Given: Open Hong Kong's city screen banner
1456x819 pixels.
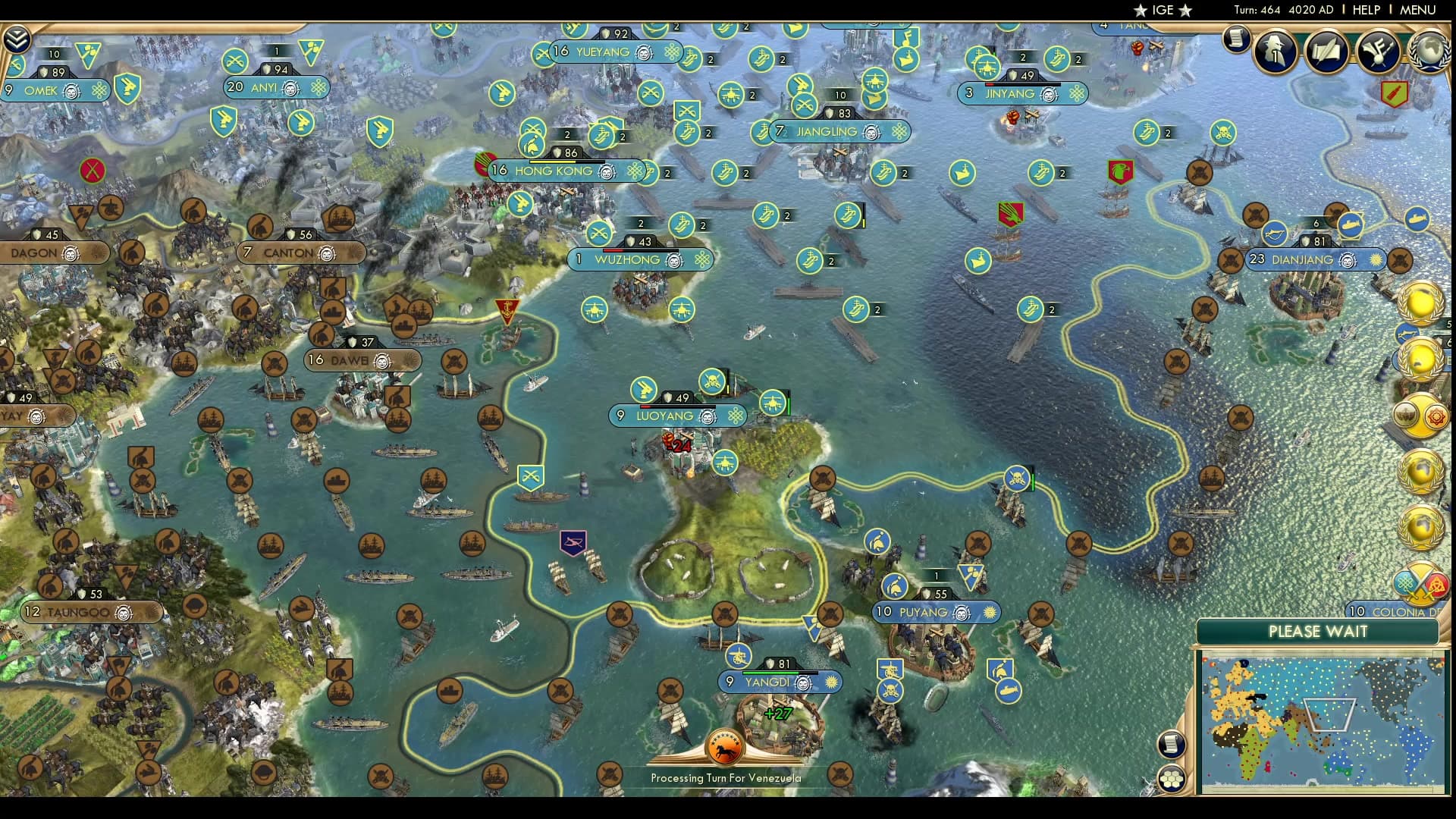Looking at the screenshot, I should pyautogui.click(x=554, y=171).
